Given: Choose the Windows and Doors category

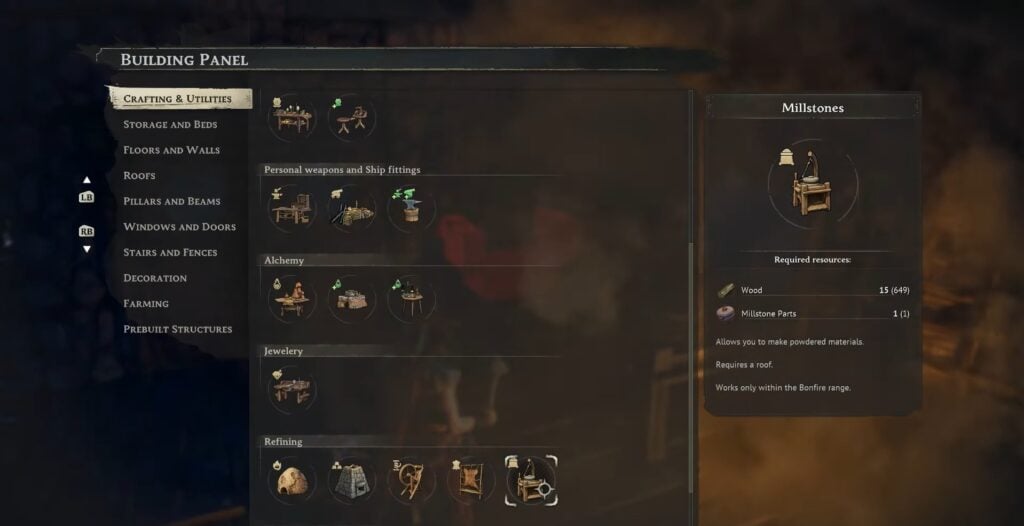Looking at the screenshot, I should tap(179, 227).
